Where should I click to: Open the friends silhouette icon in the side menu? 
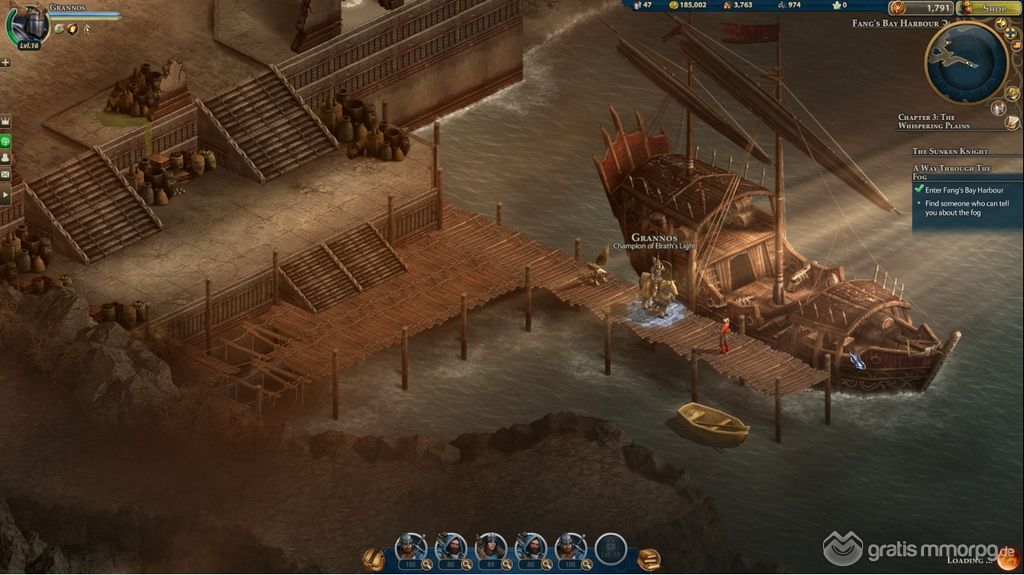pos(6,157)
